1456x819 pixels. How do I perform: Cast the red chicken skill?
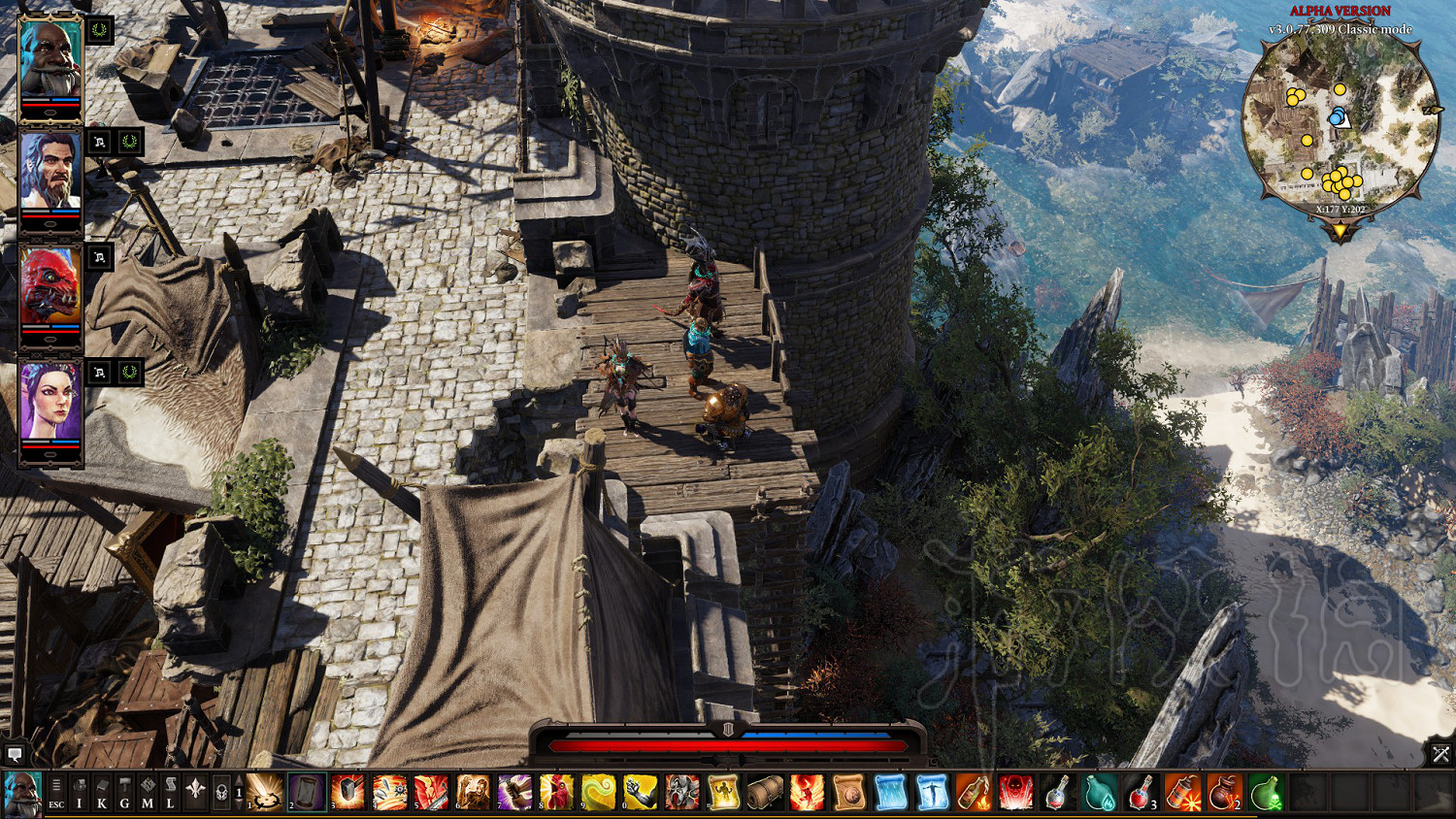pyautogui.click(x=556, y=792)
